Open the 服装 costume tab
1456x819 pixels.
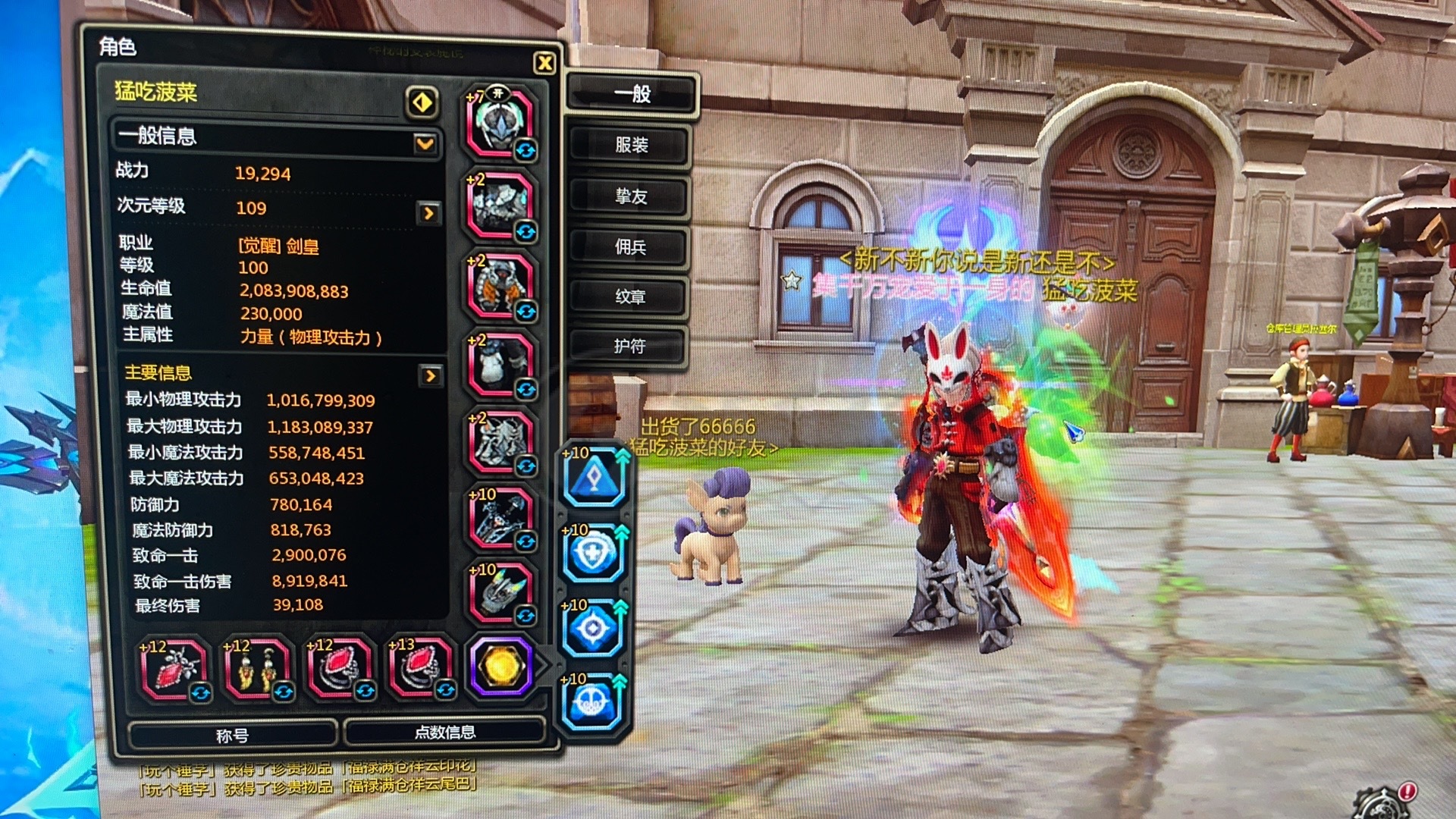click(630, 145)
